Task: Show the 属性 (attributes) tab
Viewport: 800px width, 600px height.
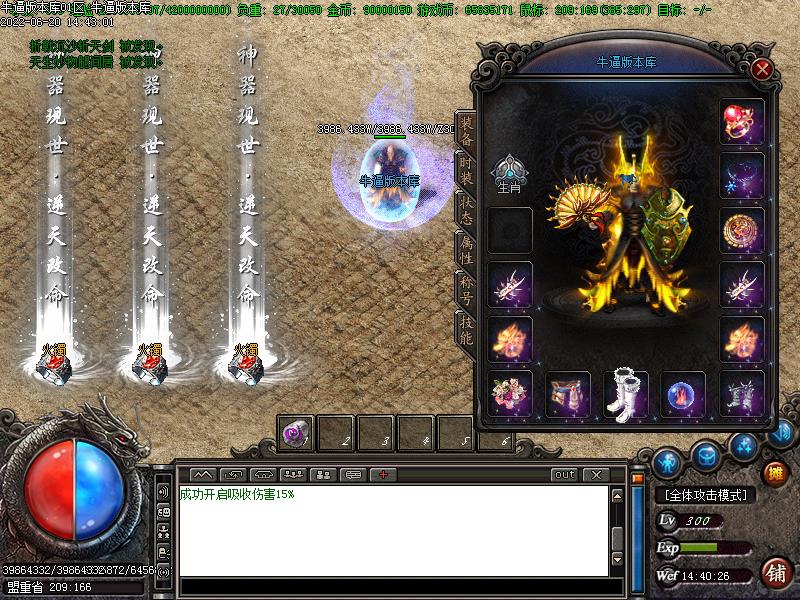Action: (466, 248)
